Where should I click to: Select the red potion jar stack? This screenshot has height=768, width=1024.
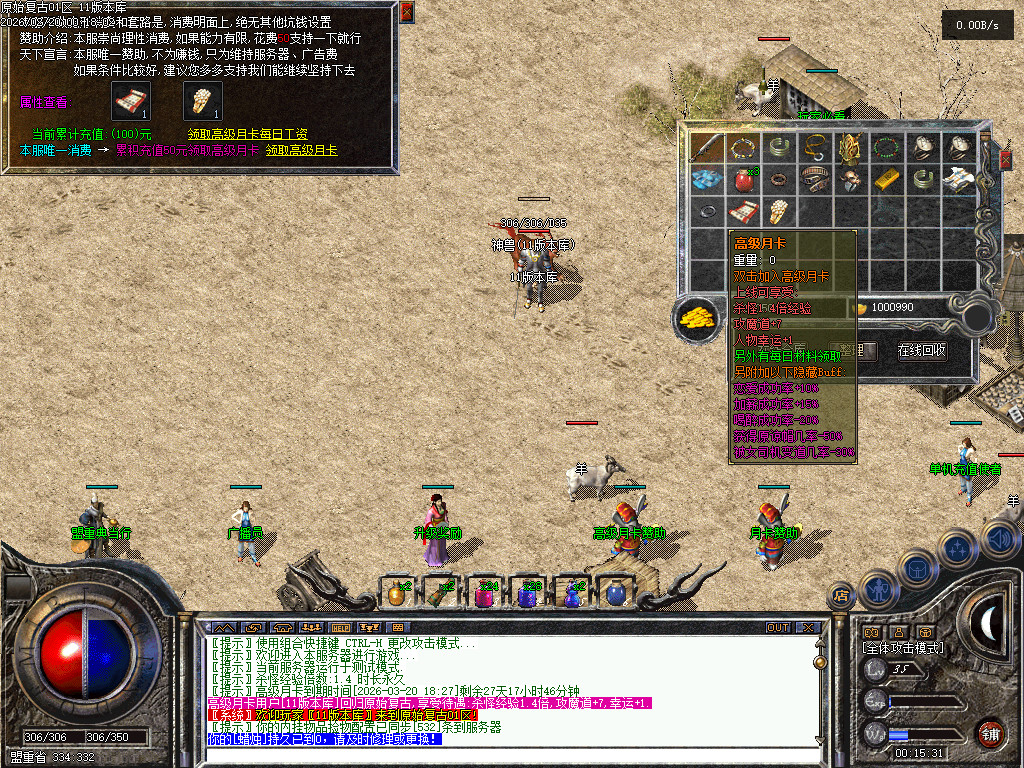[743, 180]
